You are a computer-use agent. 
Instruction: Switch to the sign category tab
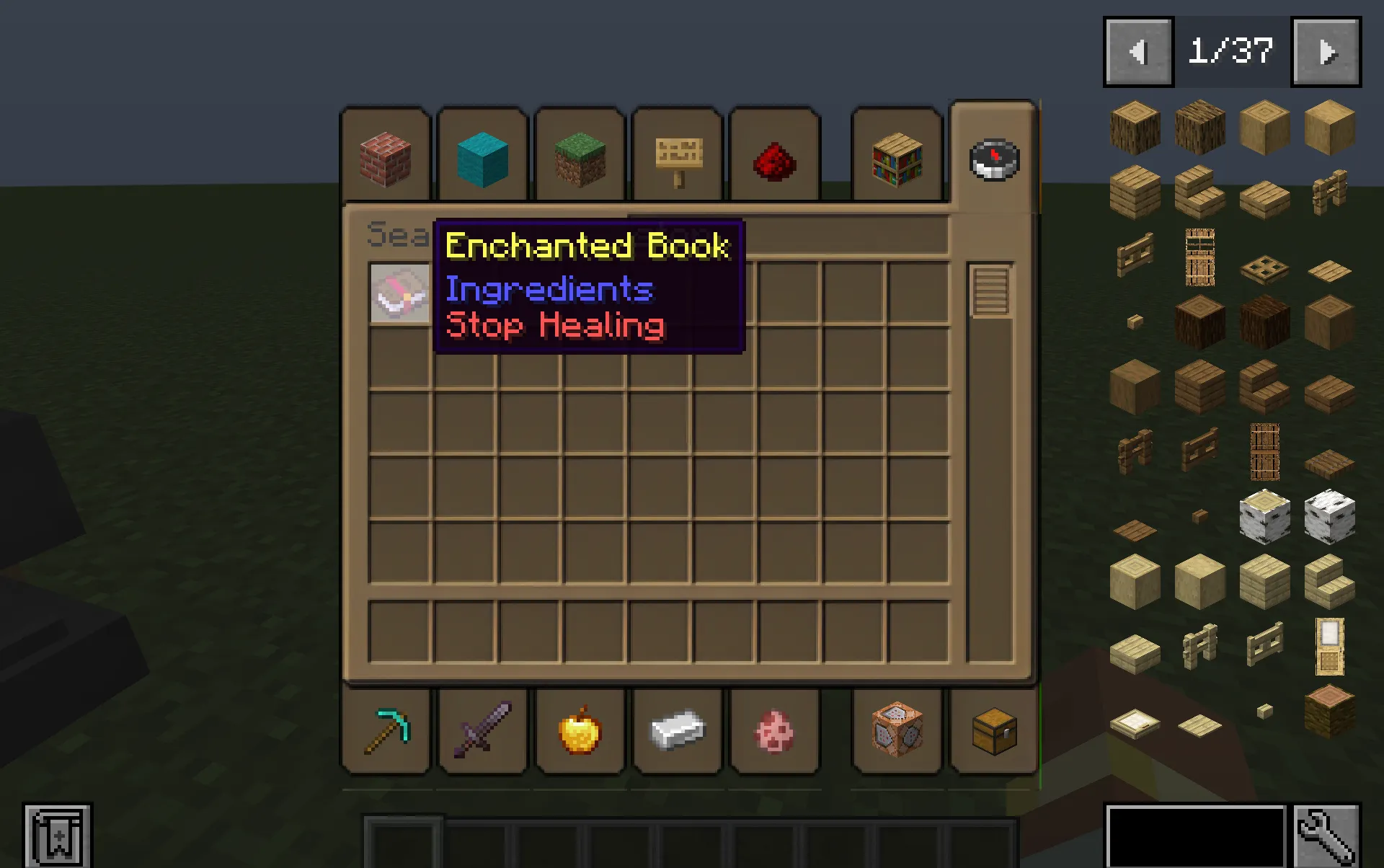(x=677, y=157)
